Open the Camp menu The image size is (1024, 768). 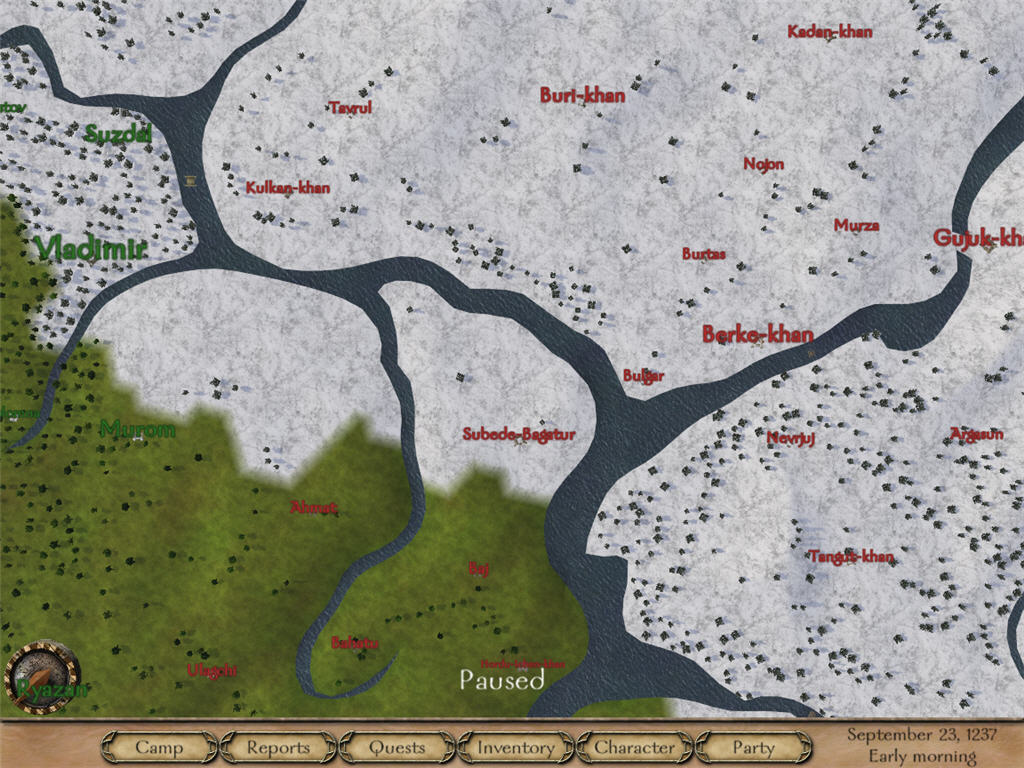coord(159,747)
